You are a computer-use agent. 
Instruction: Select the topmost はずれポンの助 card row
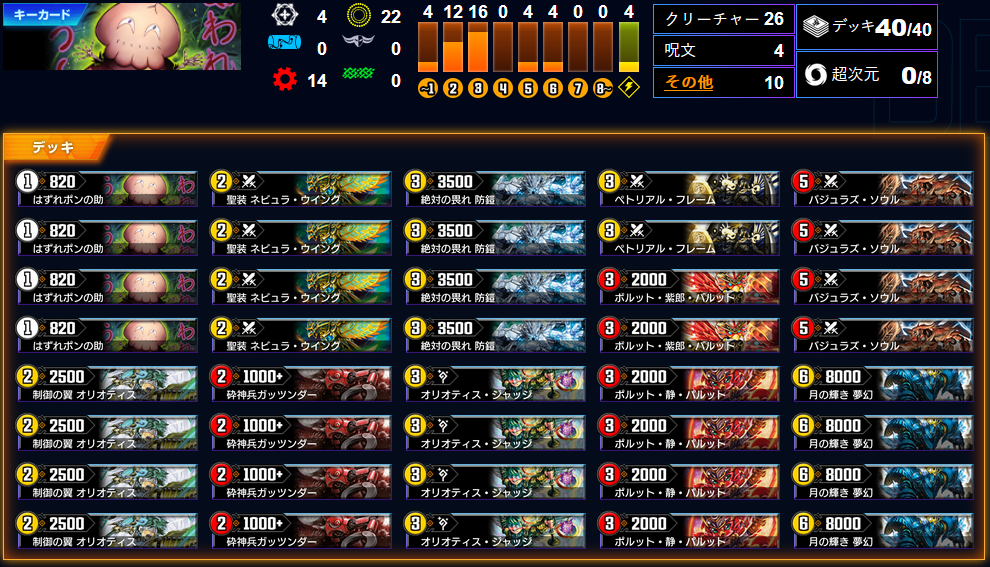(x=107, y=188)
